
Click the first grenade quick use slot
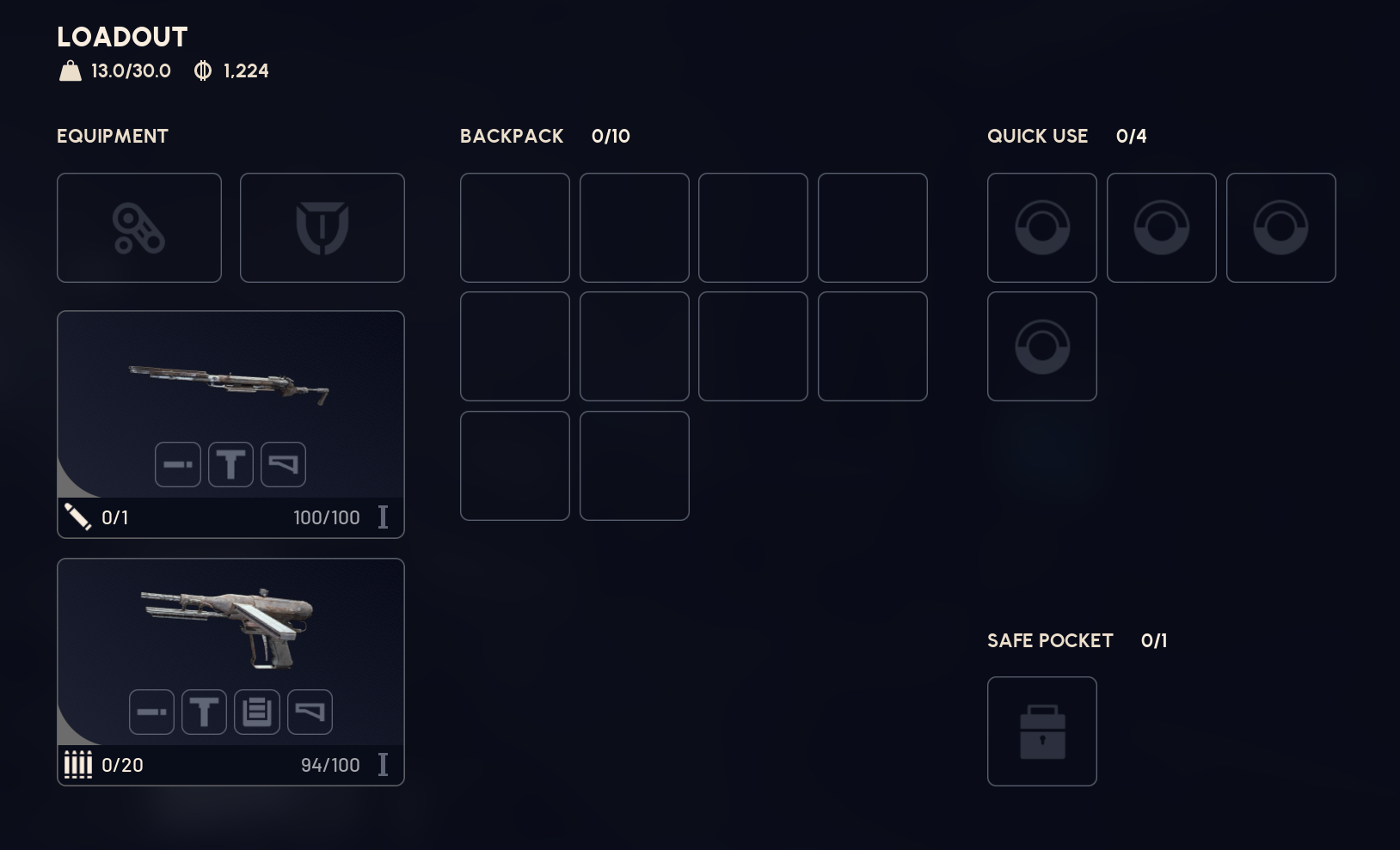pyautogui.click(x=1042, y=227)
